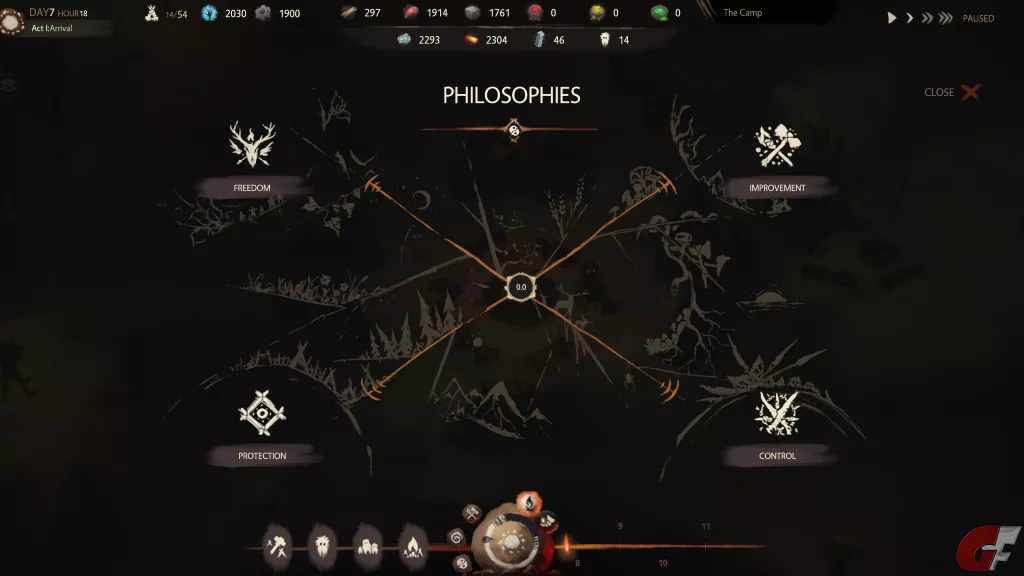This screenshot has width=1024, height=576.
Task: Open the campfire menu
Action: [x=413, y=545]
